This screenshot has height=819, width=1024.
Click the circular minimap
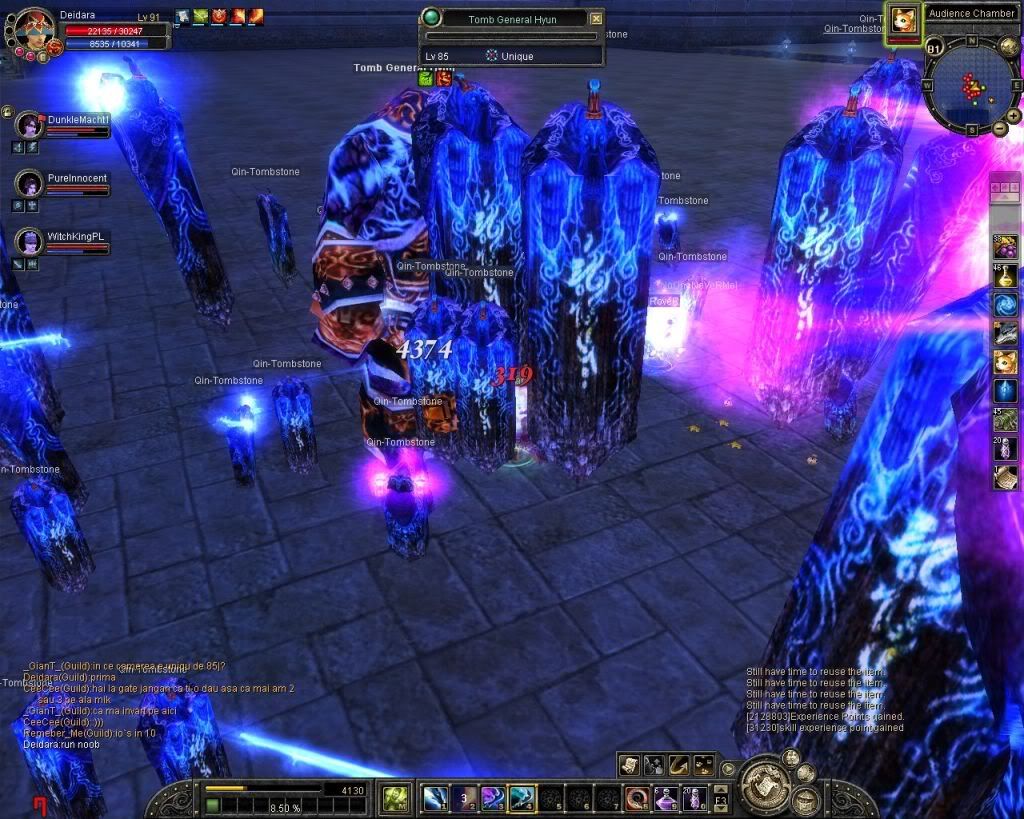(970, 88)
